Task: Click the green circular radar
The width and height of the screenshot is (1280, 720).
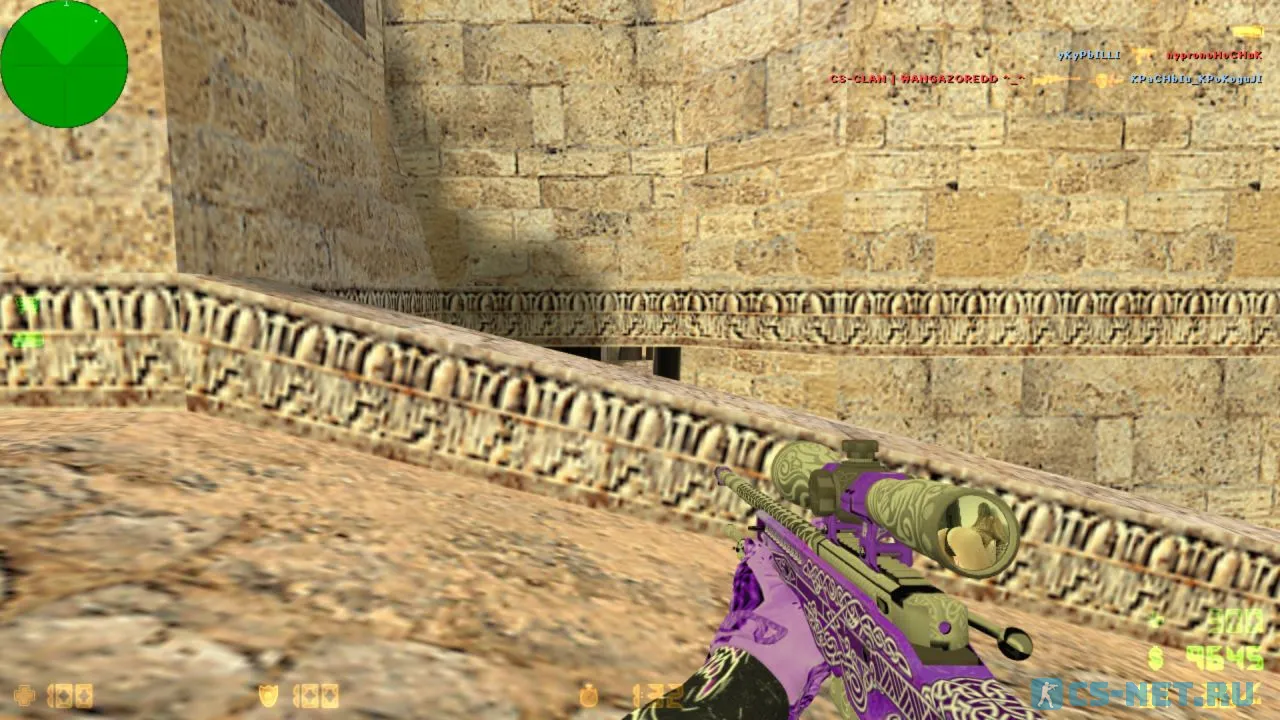Action: (x=64, y=64)
